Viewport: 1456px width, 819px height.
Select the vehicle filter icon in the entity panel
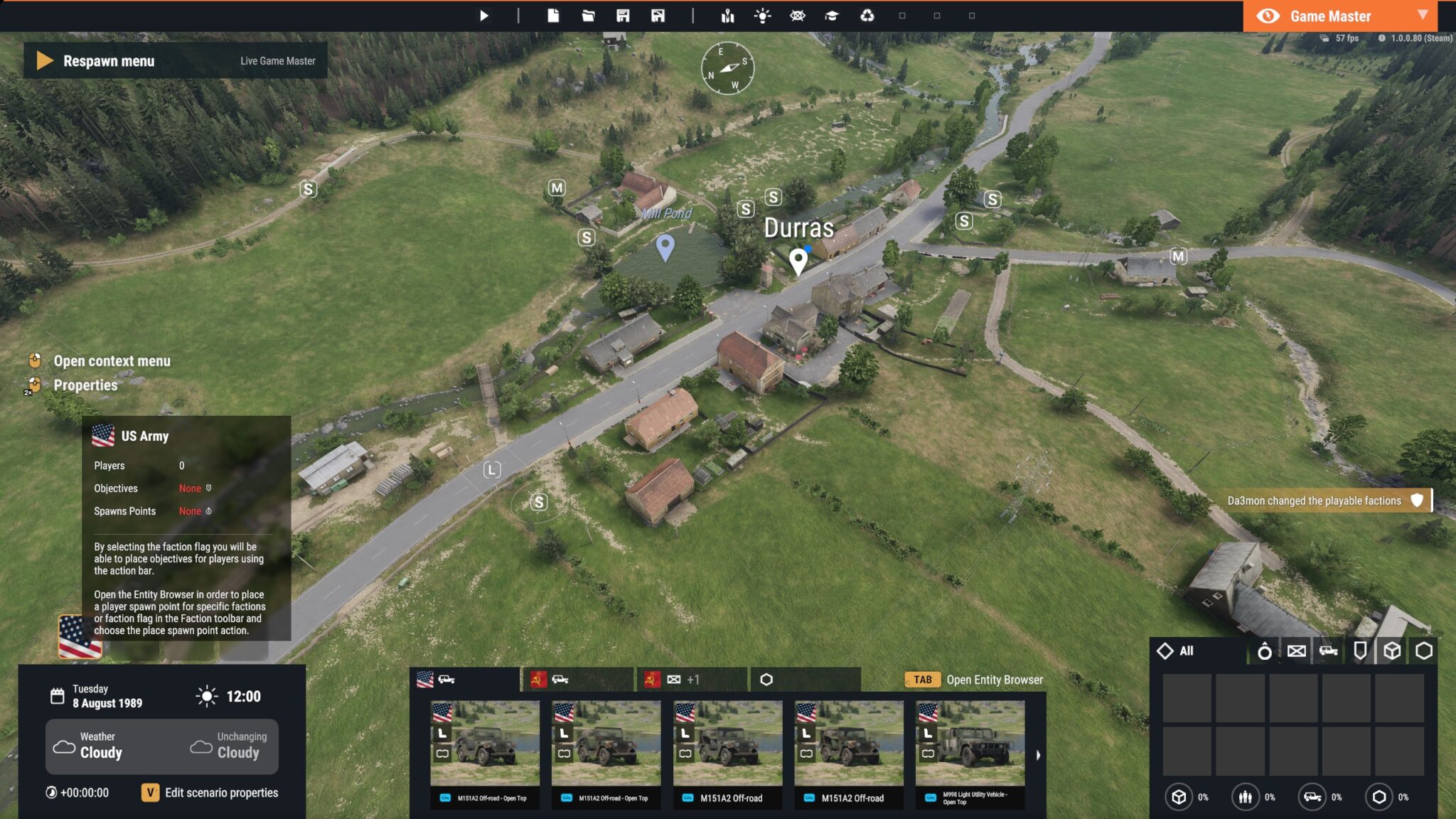pyautogui.click(x=1329, y=651)
